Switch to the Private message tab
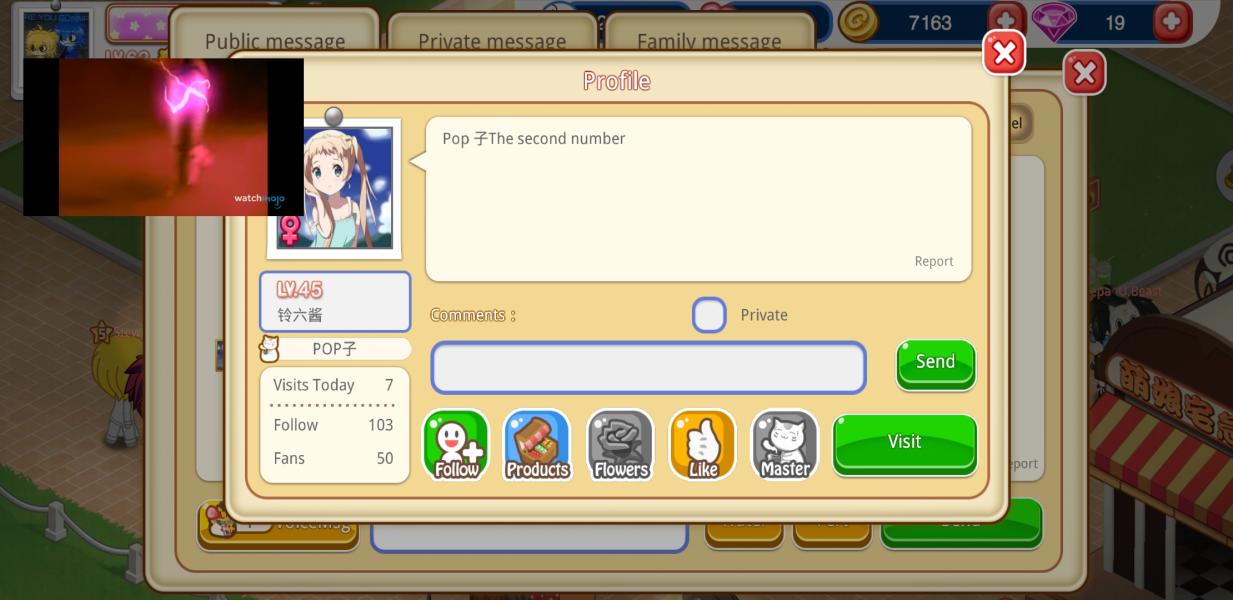 [x=491, y=40]
